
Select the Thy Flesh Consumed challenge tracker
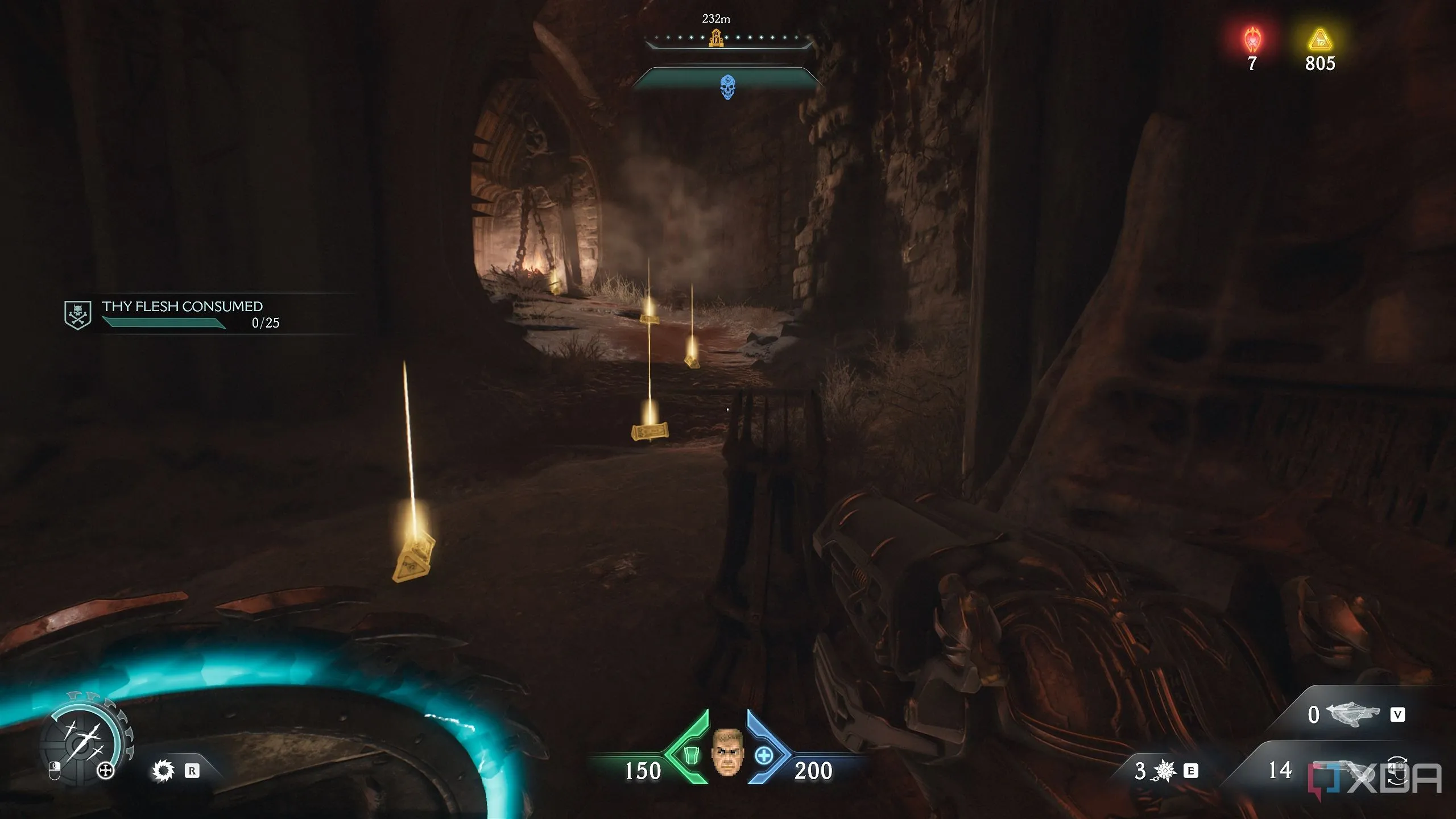pyautogui.click(x=182, y=314)
